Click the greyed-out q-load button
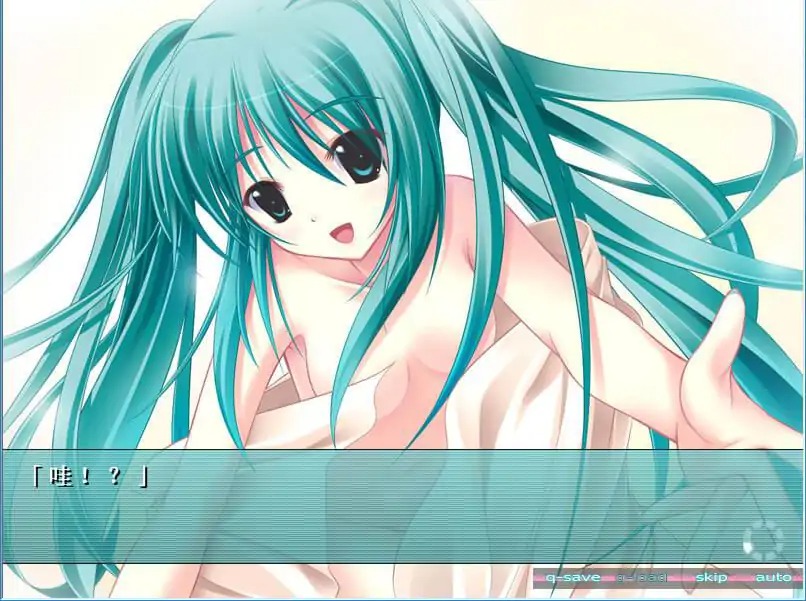806x601 pixels. (639, 577)
